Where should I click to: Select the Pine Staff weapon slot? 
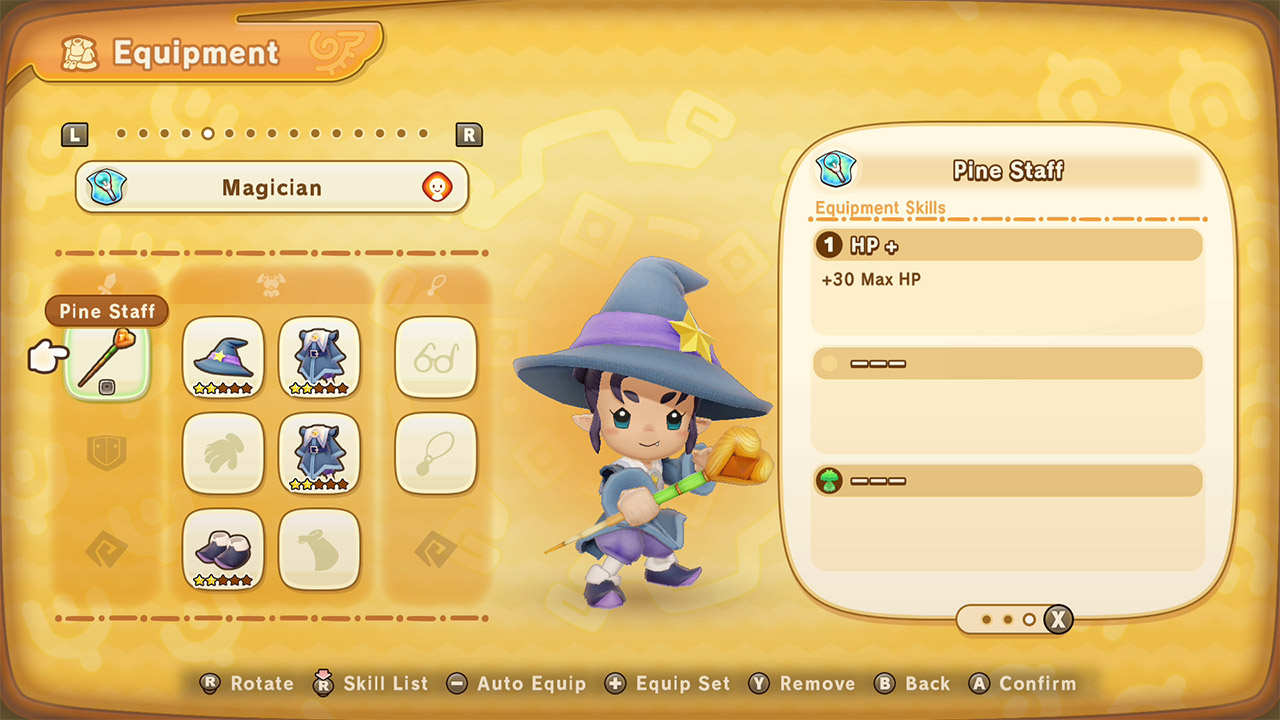pyautogui.click(x=107, y=360)
